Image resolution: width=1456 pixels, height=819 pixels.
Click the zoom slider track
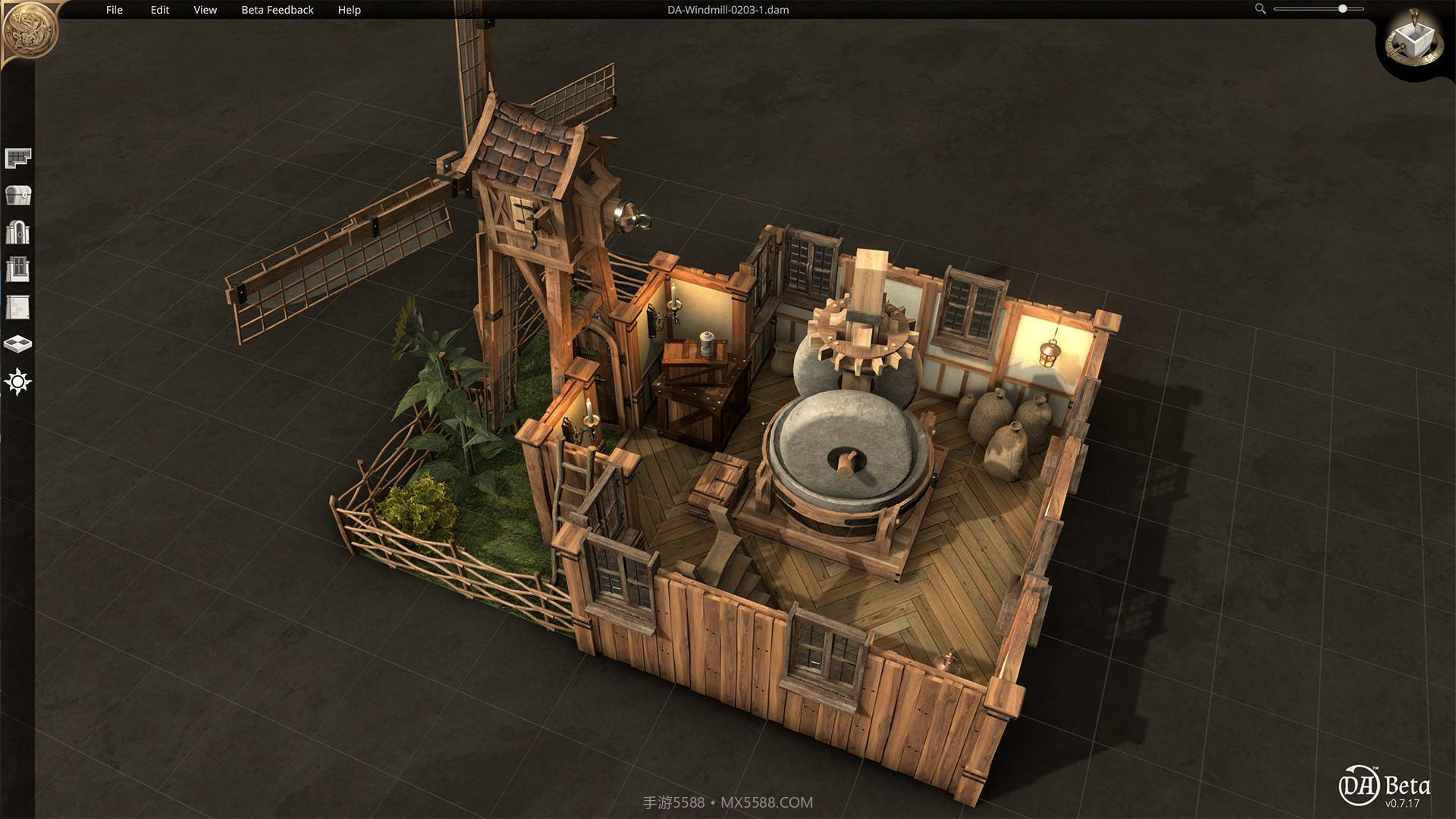1318,9
